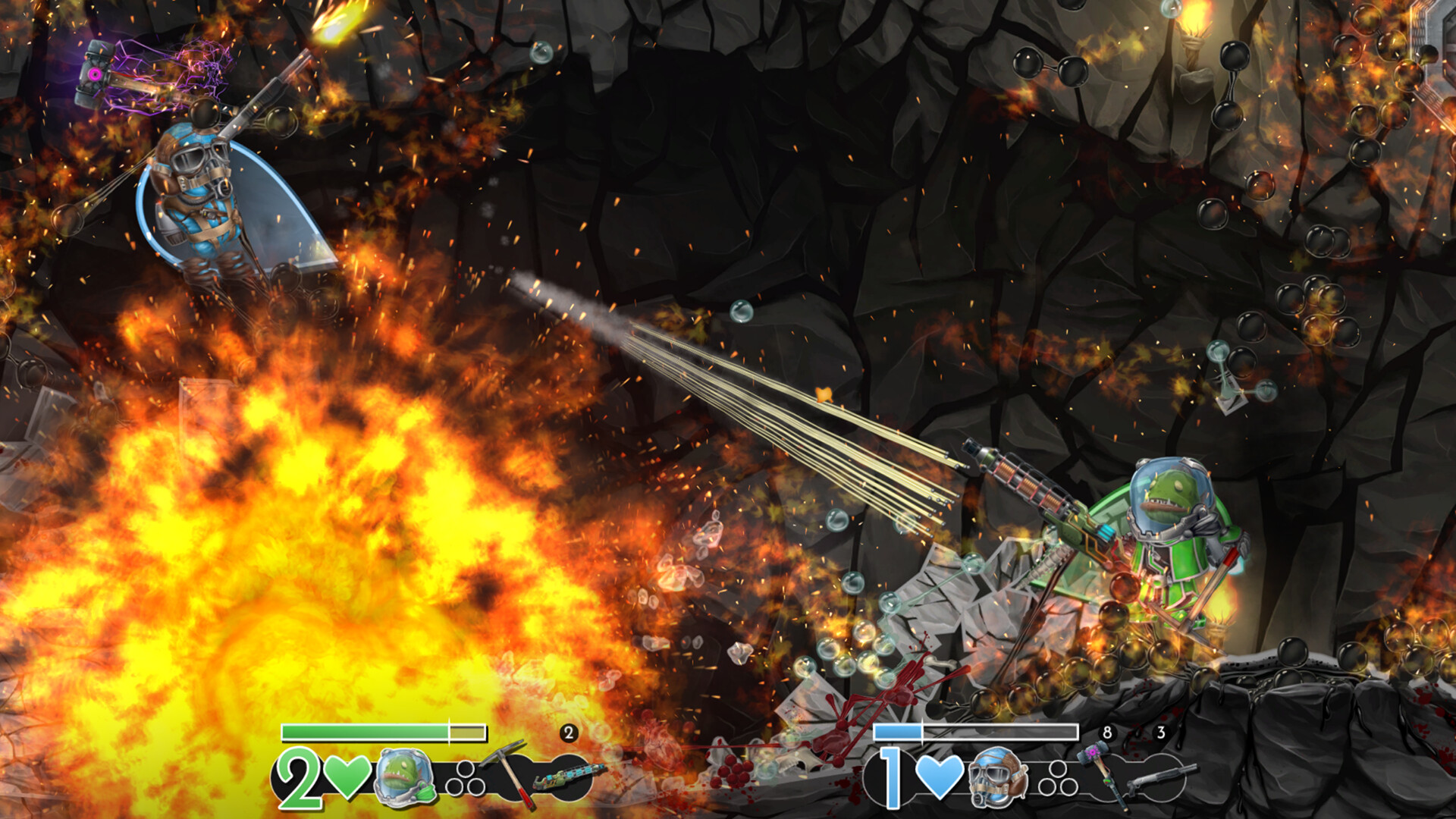Click the ammo badge showing 3
This screenshot has width=1456, height=819.
pos(1163,733)
